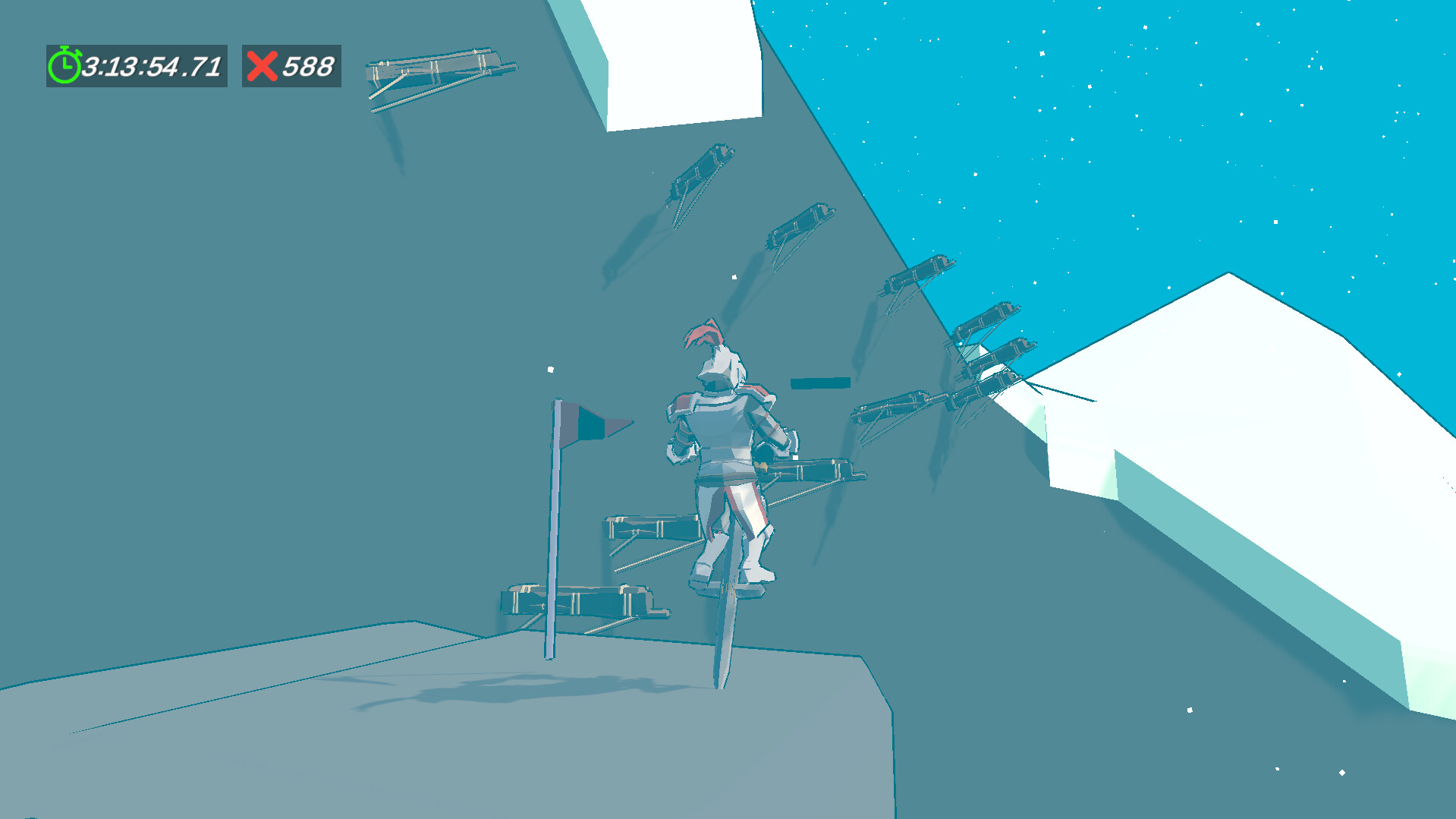Screen dimensions: 1456x819
Task: Click the knight's red helmet plume
Action: click(x=702, y=334)
